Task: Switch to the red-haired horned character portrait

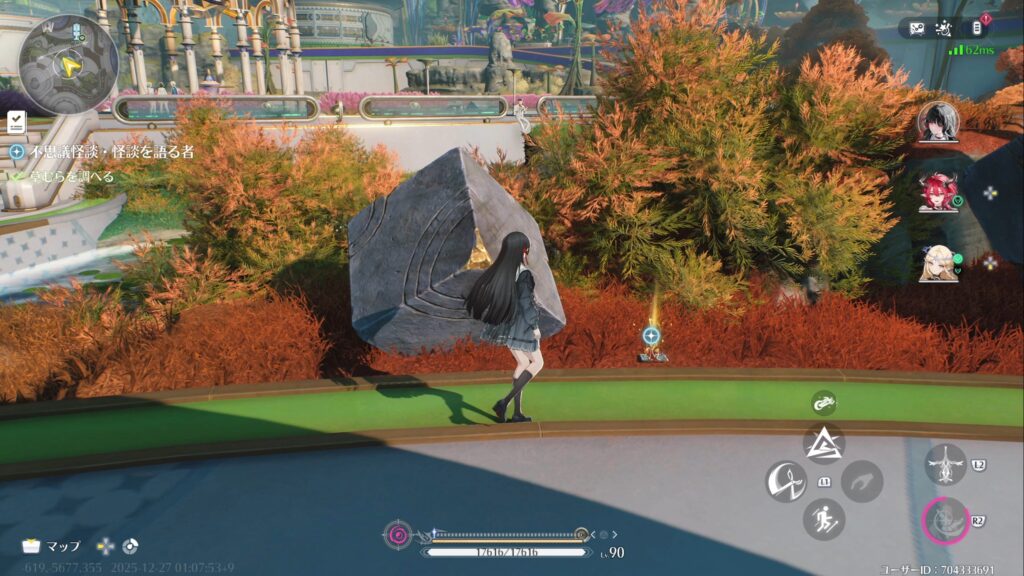Action: 938,192
